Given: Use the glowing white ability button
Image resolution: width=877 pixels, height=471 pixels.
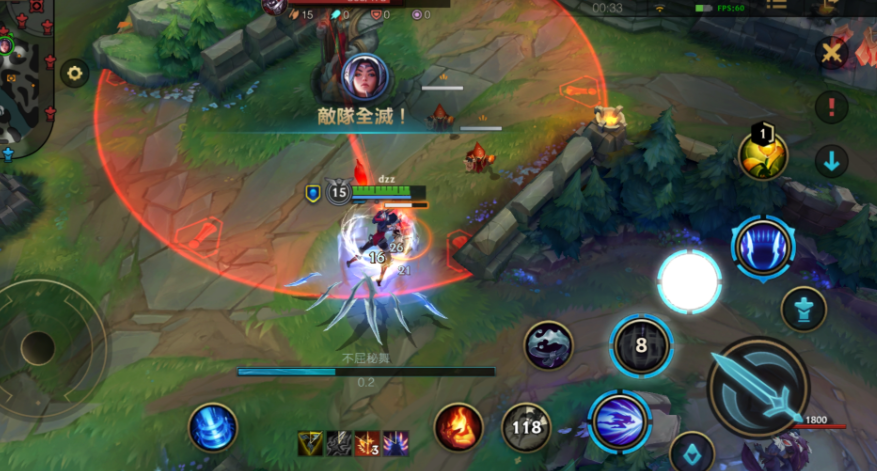Looking at the screenshot, I should tap(689, 282).
